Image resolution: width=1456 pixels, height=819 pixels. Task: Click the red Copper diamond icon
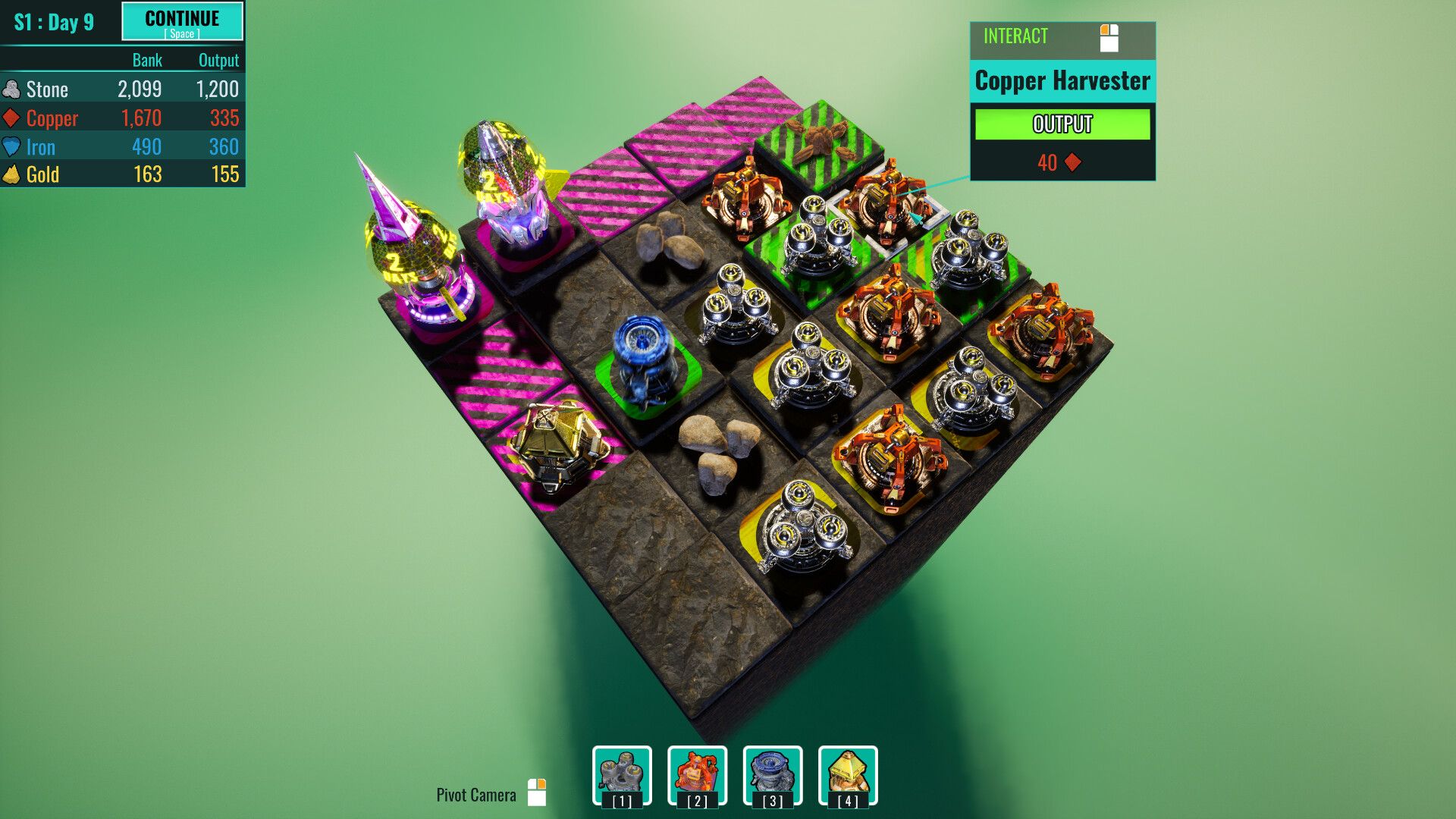[x=11, y=118]
